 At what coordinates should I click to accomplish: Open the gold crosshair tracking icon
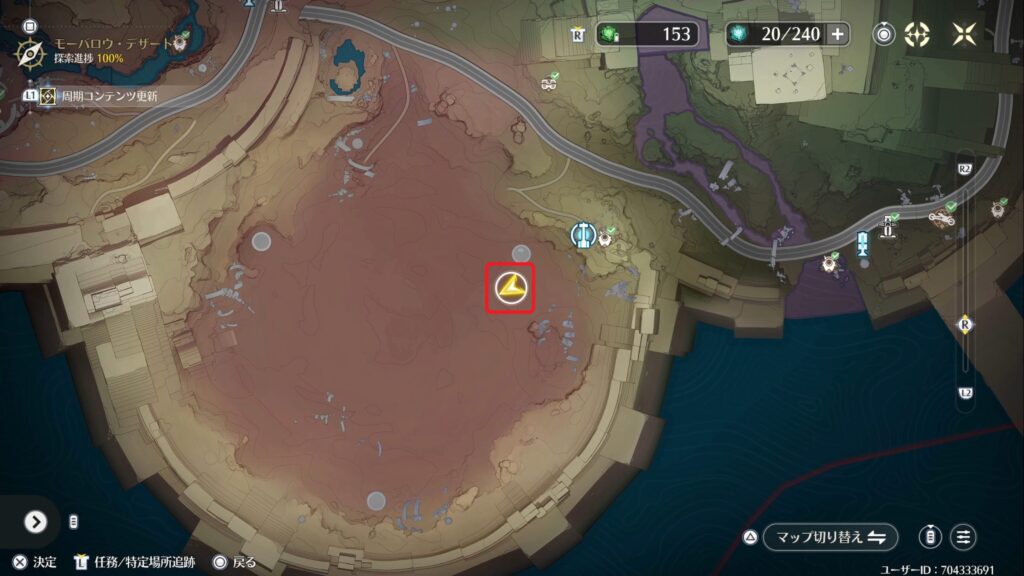click(917, 34)
